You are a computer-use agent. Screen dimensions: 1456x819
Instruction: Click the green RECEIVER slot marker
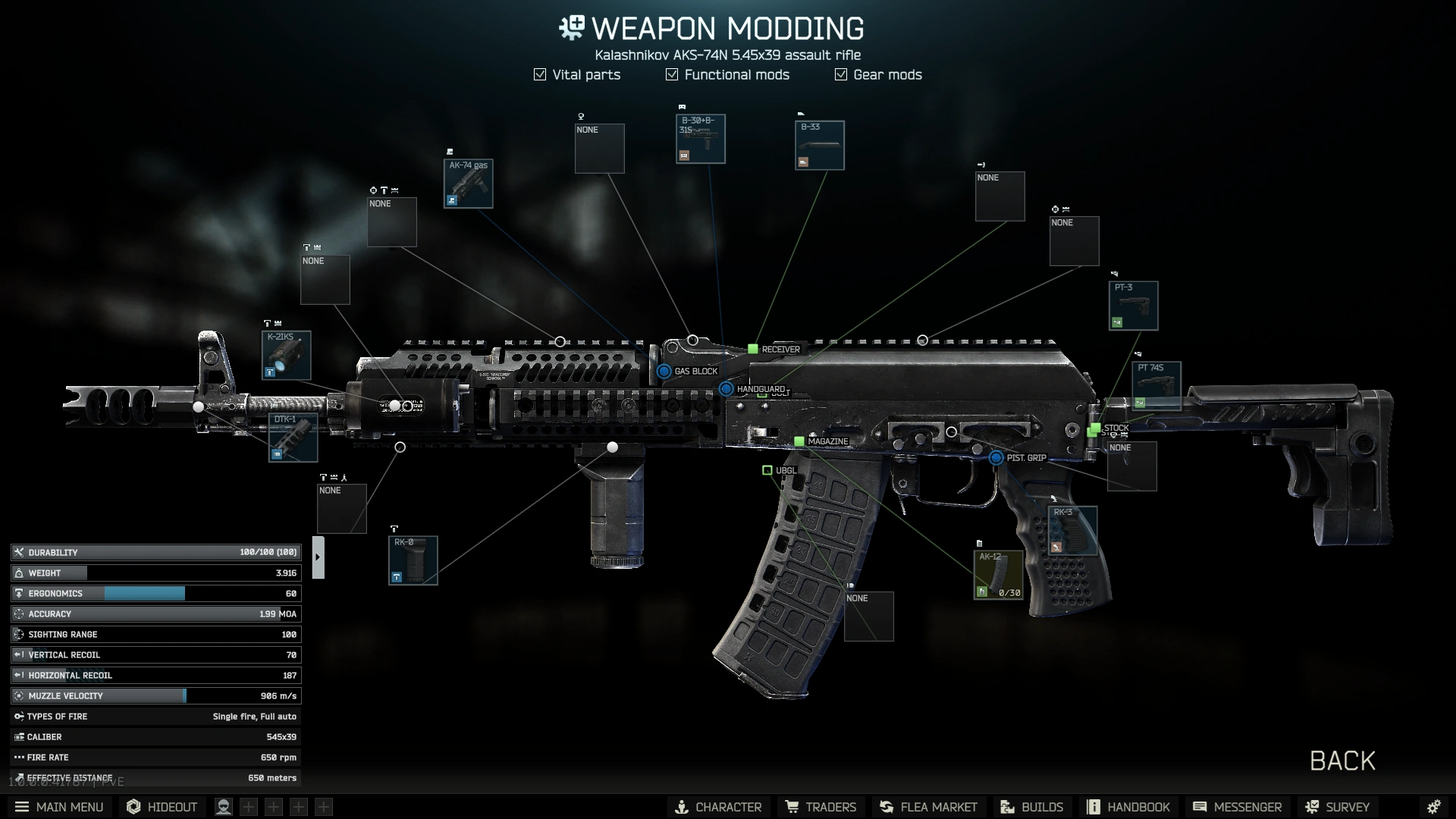coord(753,350)
